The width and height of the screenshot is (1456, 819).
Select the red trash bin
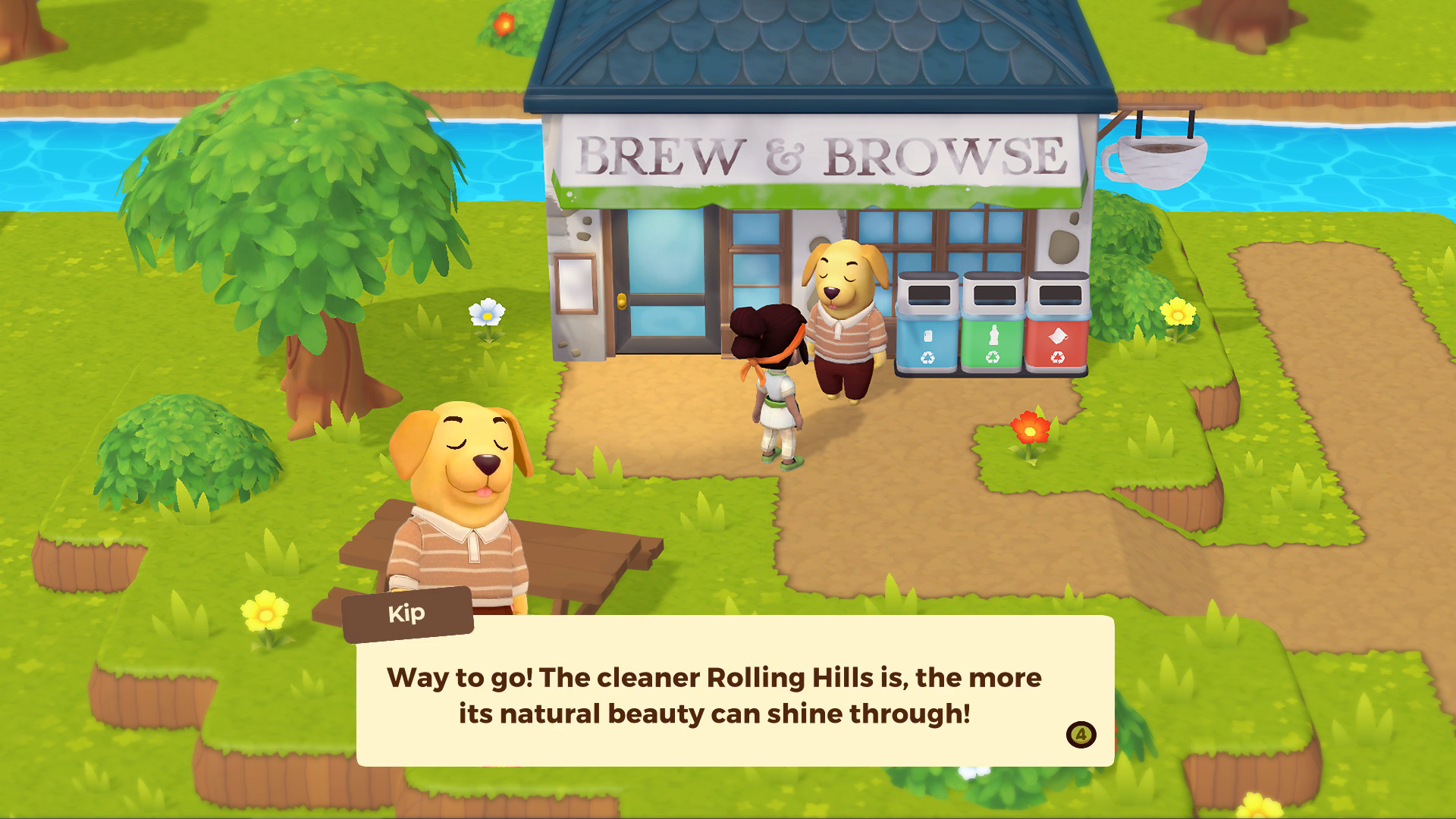pyautogui.click(x=1058, y=326)
